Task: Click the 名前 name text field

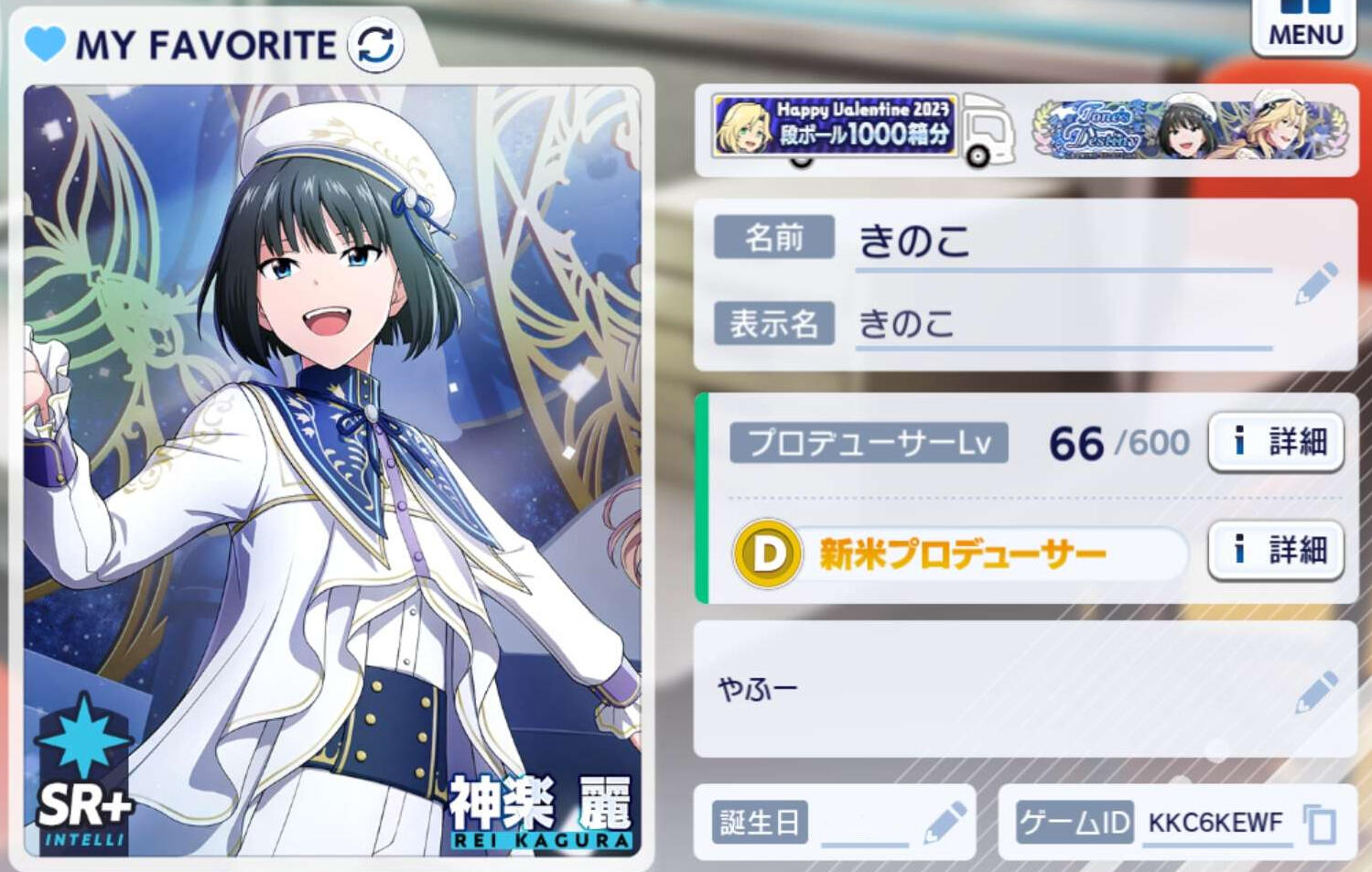Action: pos(1062,242)
